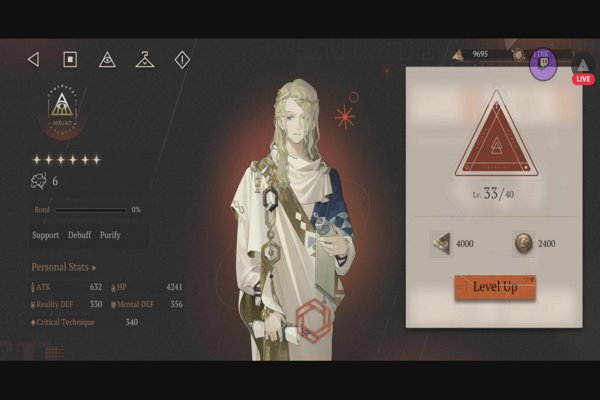Hit the orange Level Up button
Image resolution: width=600 pixels, height=400 pixels.
[x=495, y=287]
